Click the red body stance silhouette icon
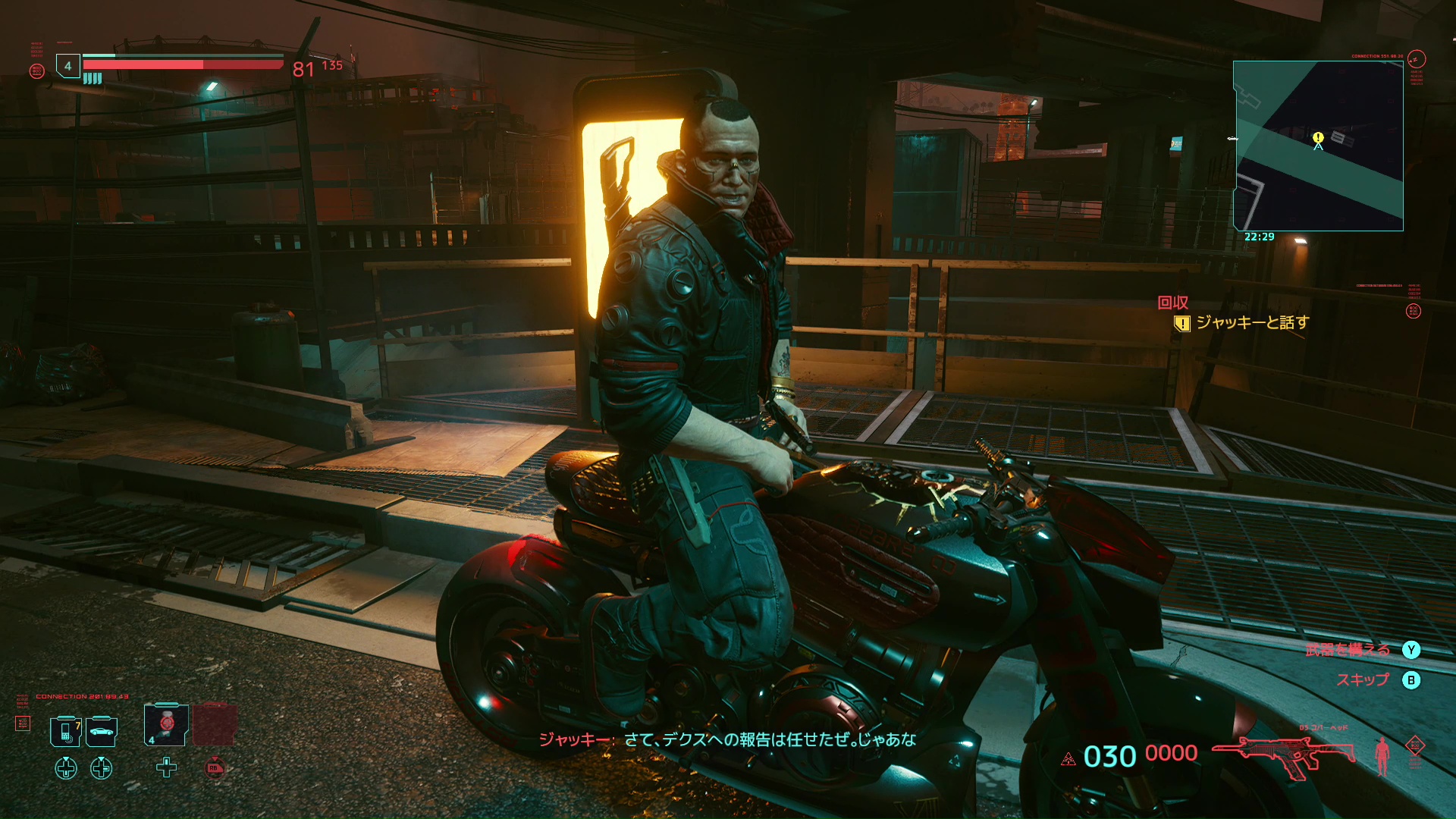Screen dimensions: 1456x819 tap(1382, 755)
